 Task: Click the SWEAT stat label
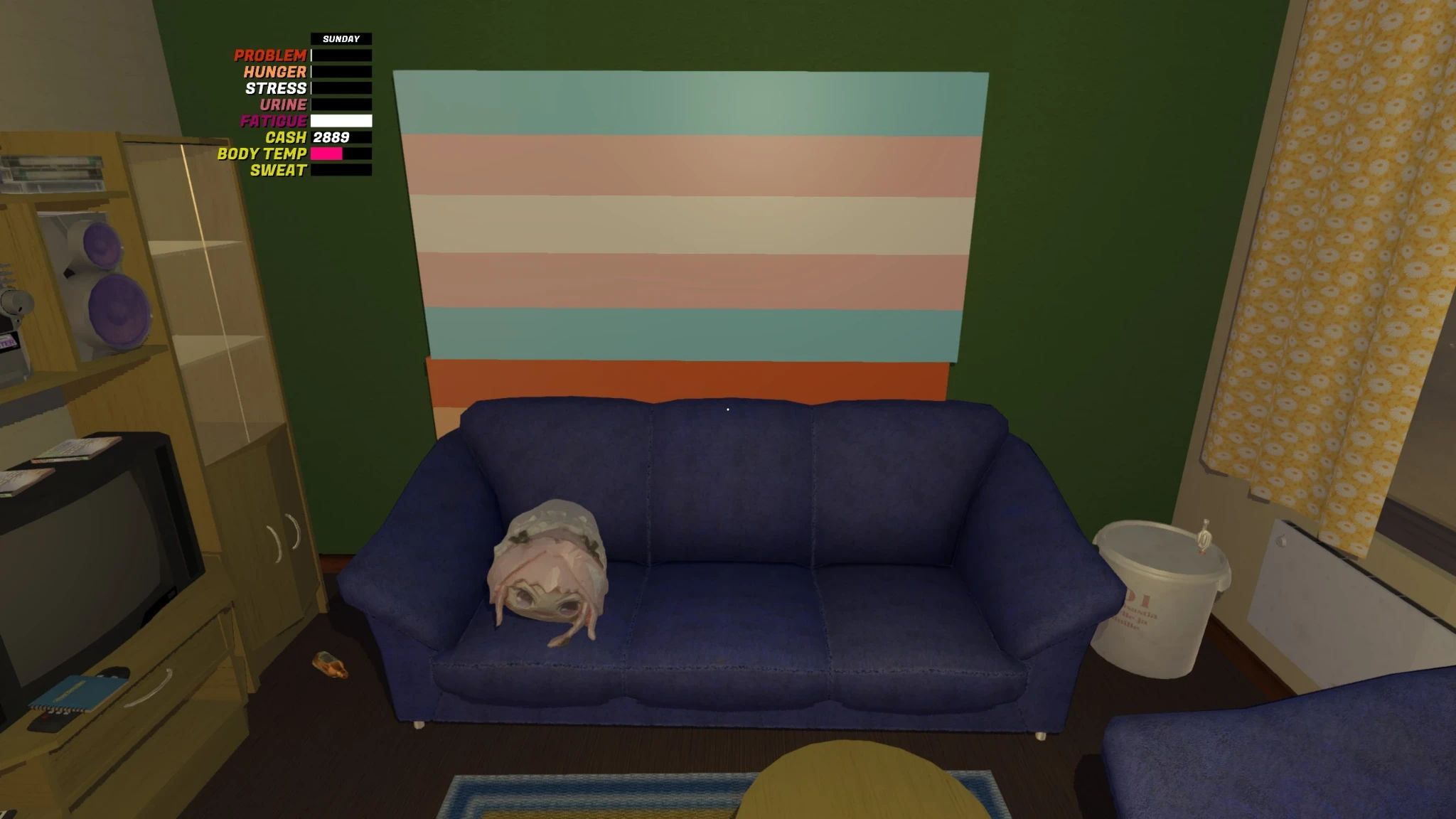(x=279, y=171)
